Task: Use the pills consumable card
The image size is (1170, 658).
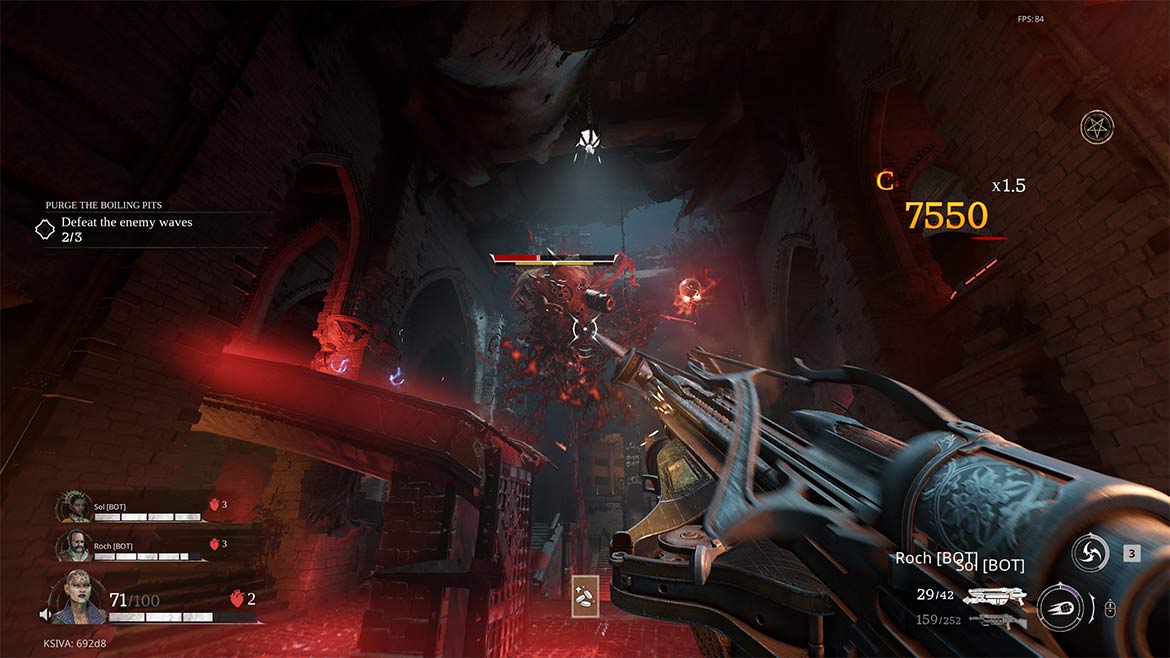Action: pos(585,595)
